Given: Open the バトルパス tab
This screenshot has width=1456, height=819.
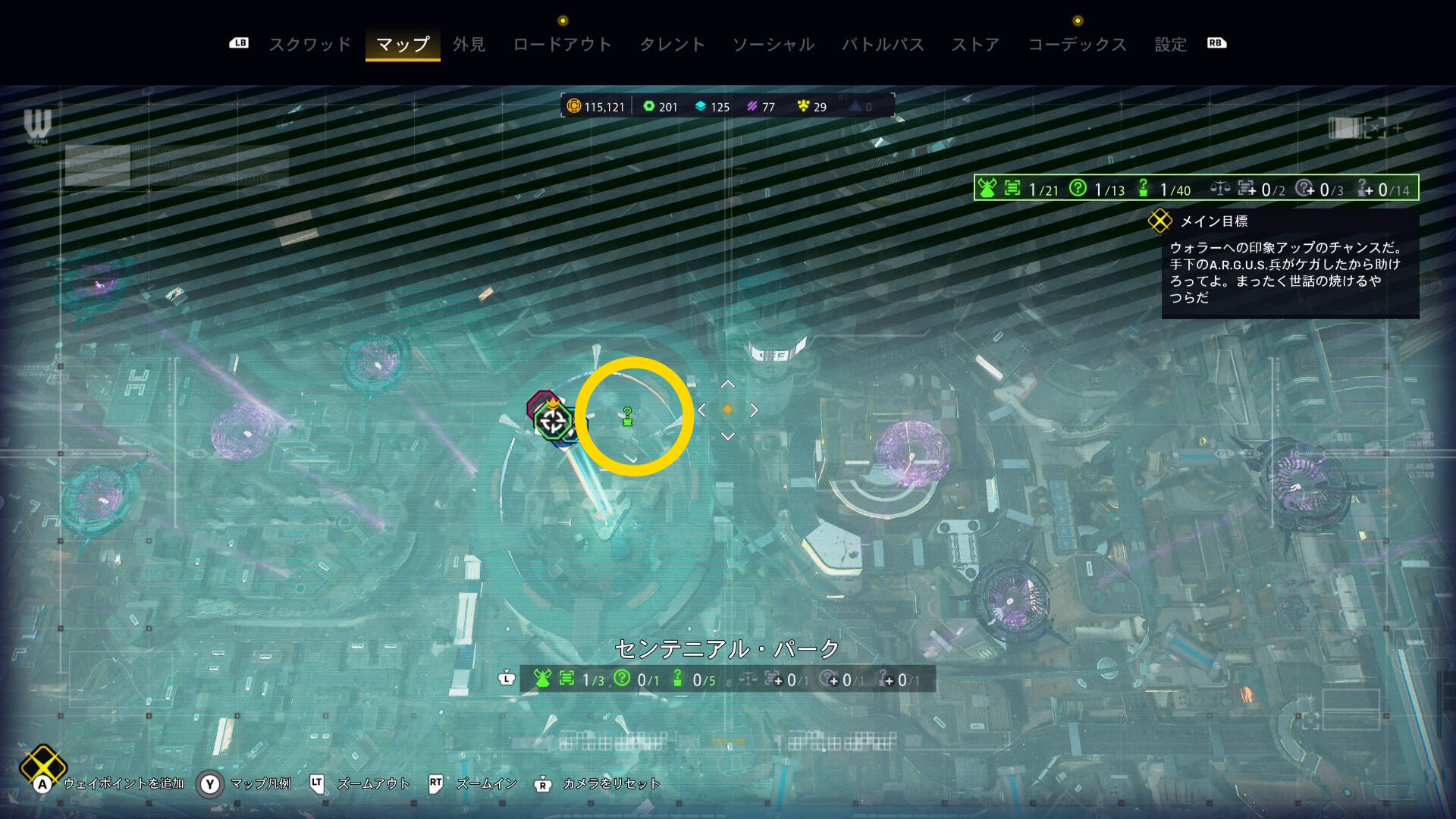Looking at the screenshot, I should [x=883, y=45].
